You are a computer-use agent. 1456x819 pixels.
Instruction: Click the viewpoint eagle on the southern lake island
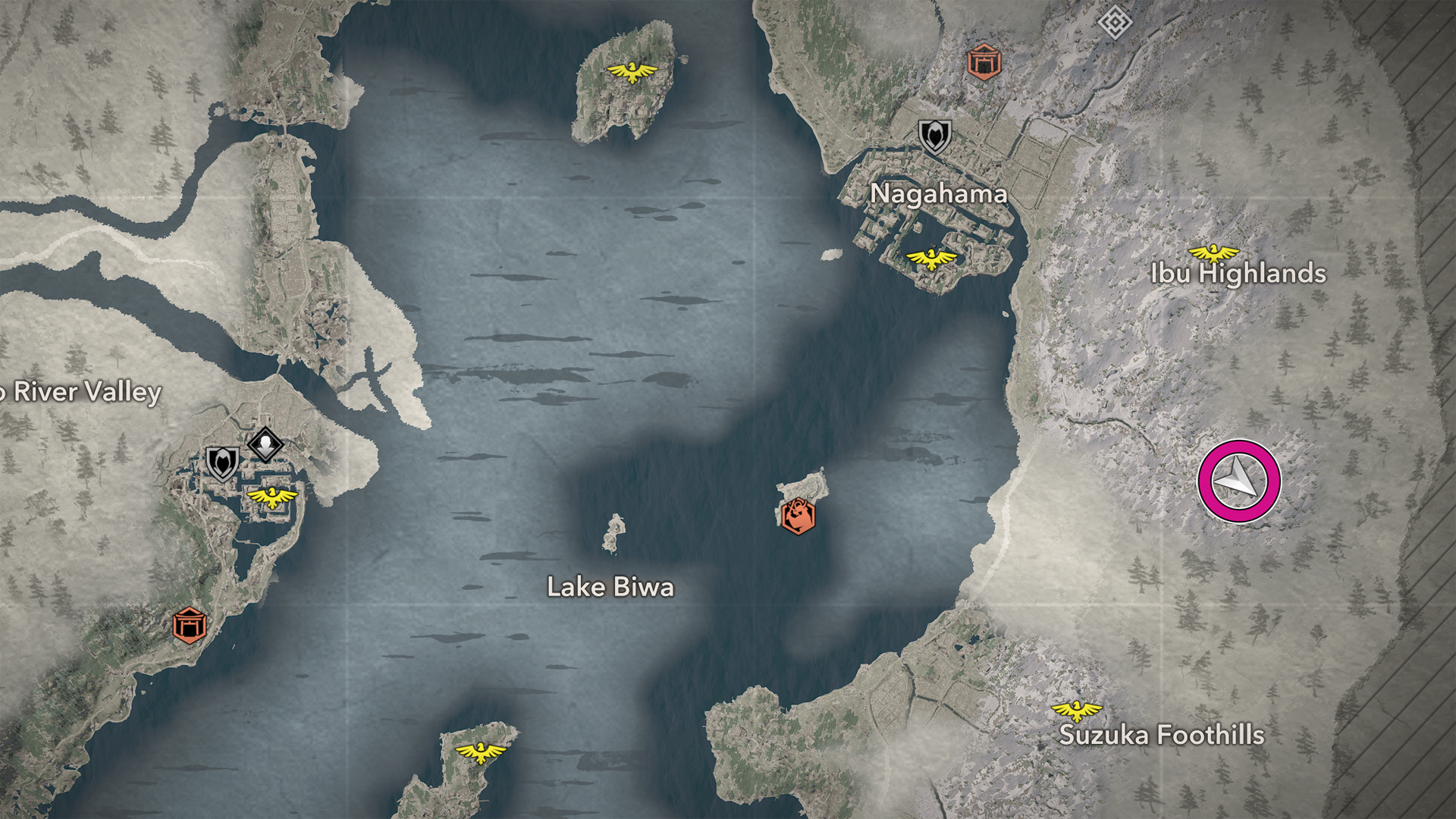point(481,752)
